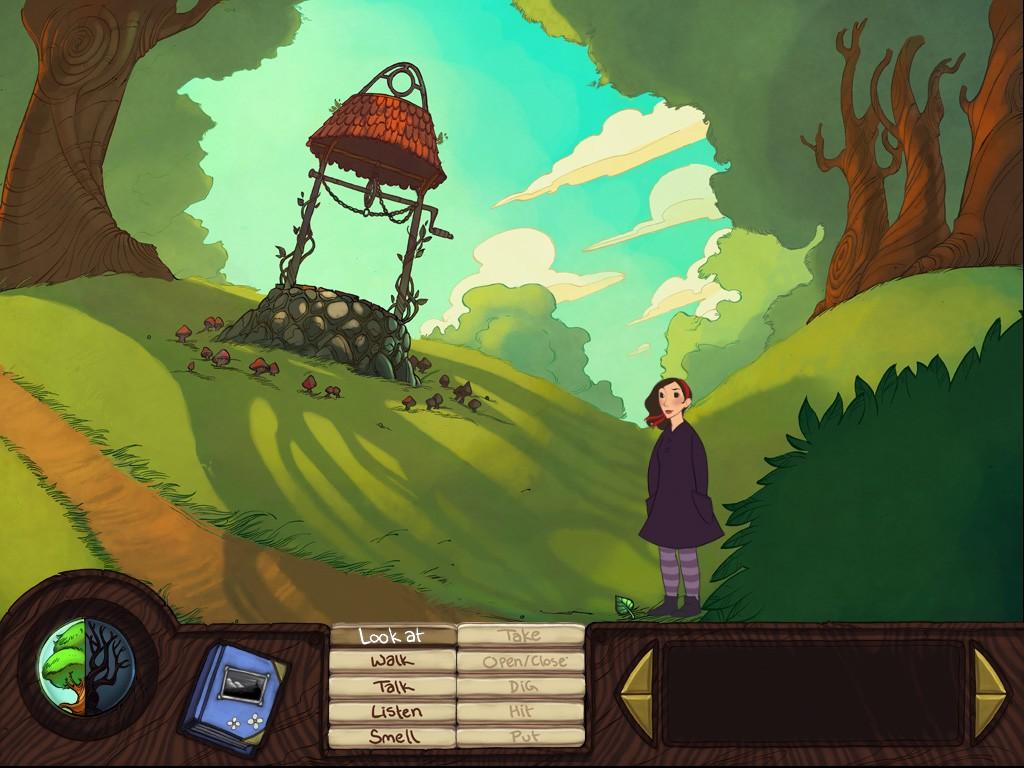Click the living and dead tree medallion
Image resolution: width=1024 pixels, height=768 pixels.
(x=85, y=665)
